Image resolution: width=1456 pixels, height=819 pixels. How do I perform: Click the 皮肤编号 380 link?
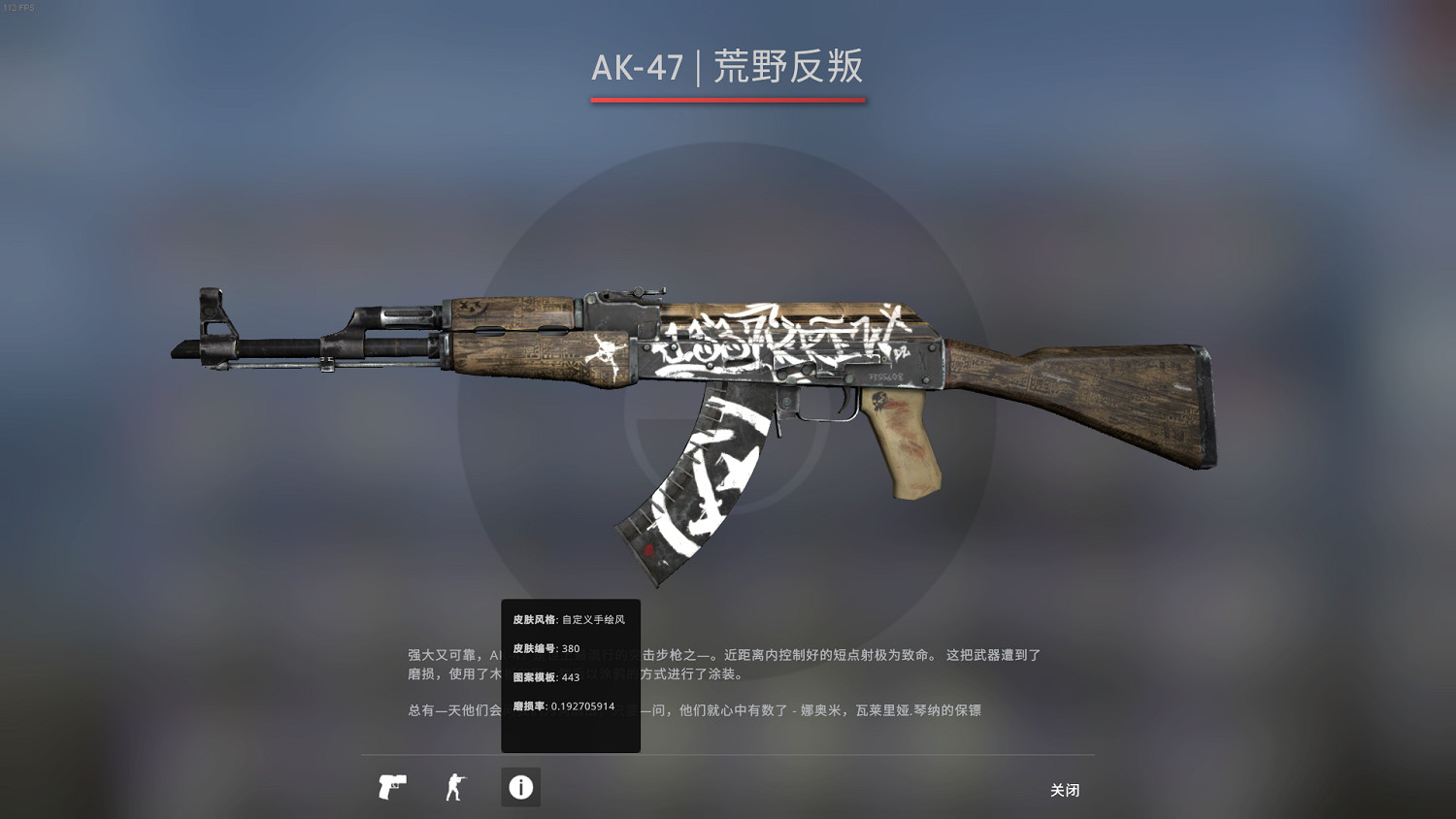point(546,647)
